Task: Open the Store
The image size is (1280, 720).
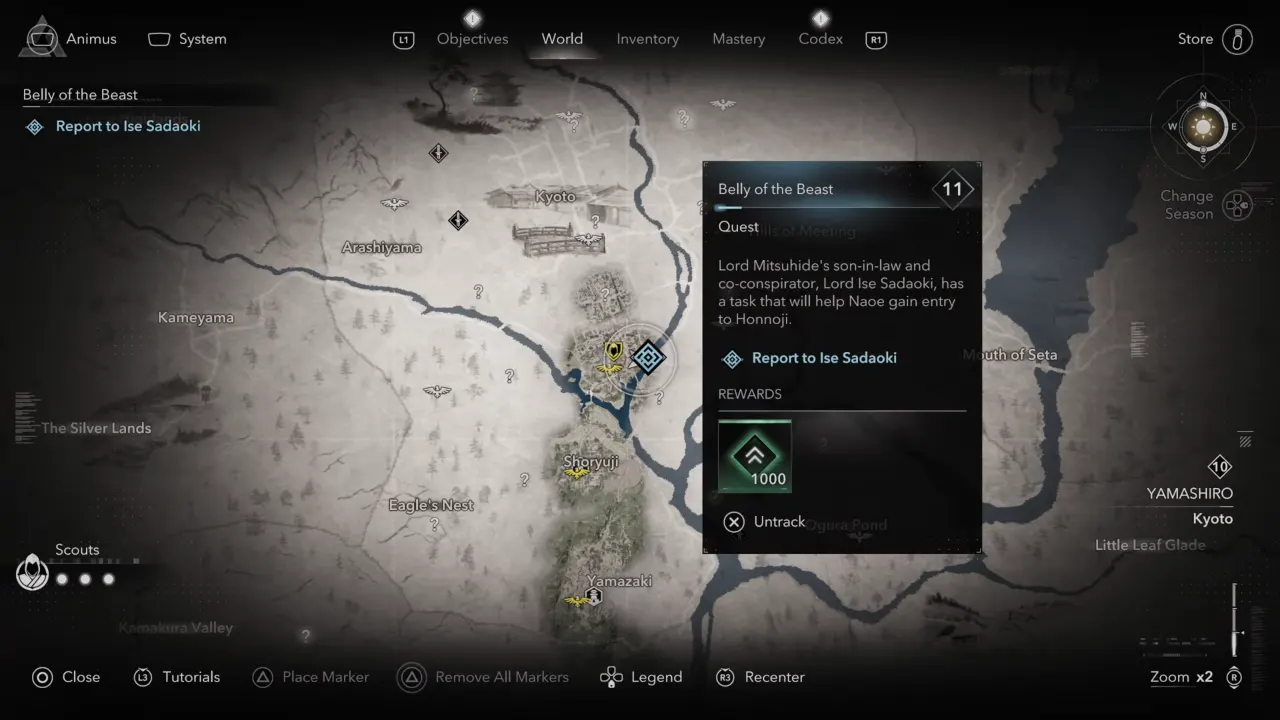Action: (x=1195, y=39)
